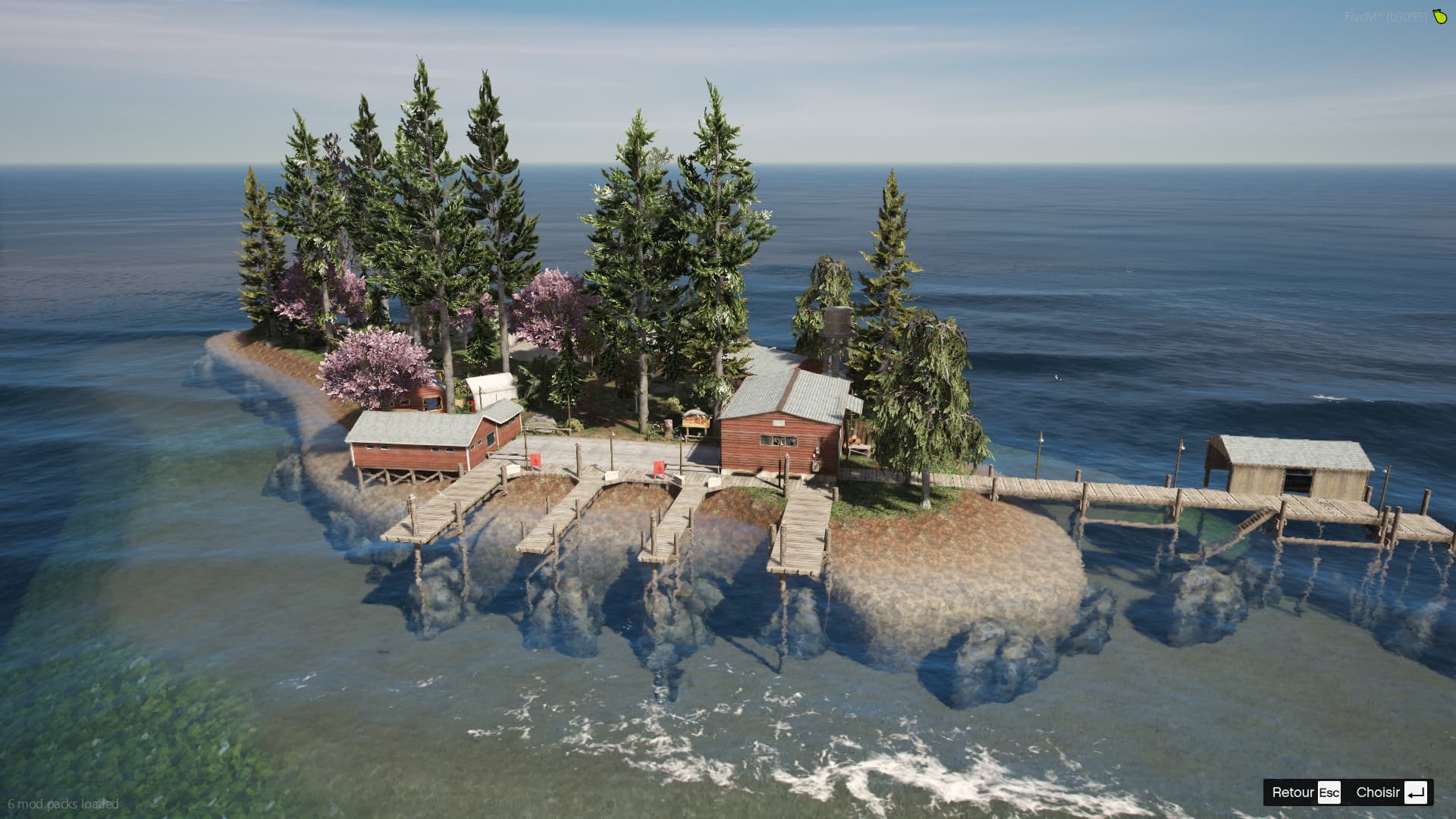Image resolution: width=1456 pixels, height=819 pixels.
Task: Click the Enter key icon beside Choisir
Action: [1415, 792]
